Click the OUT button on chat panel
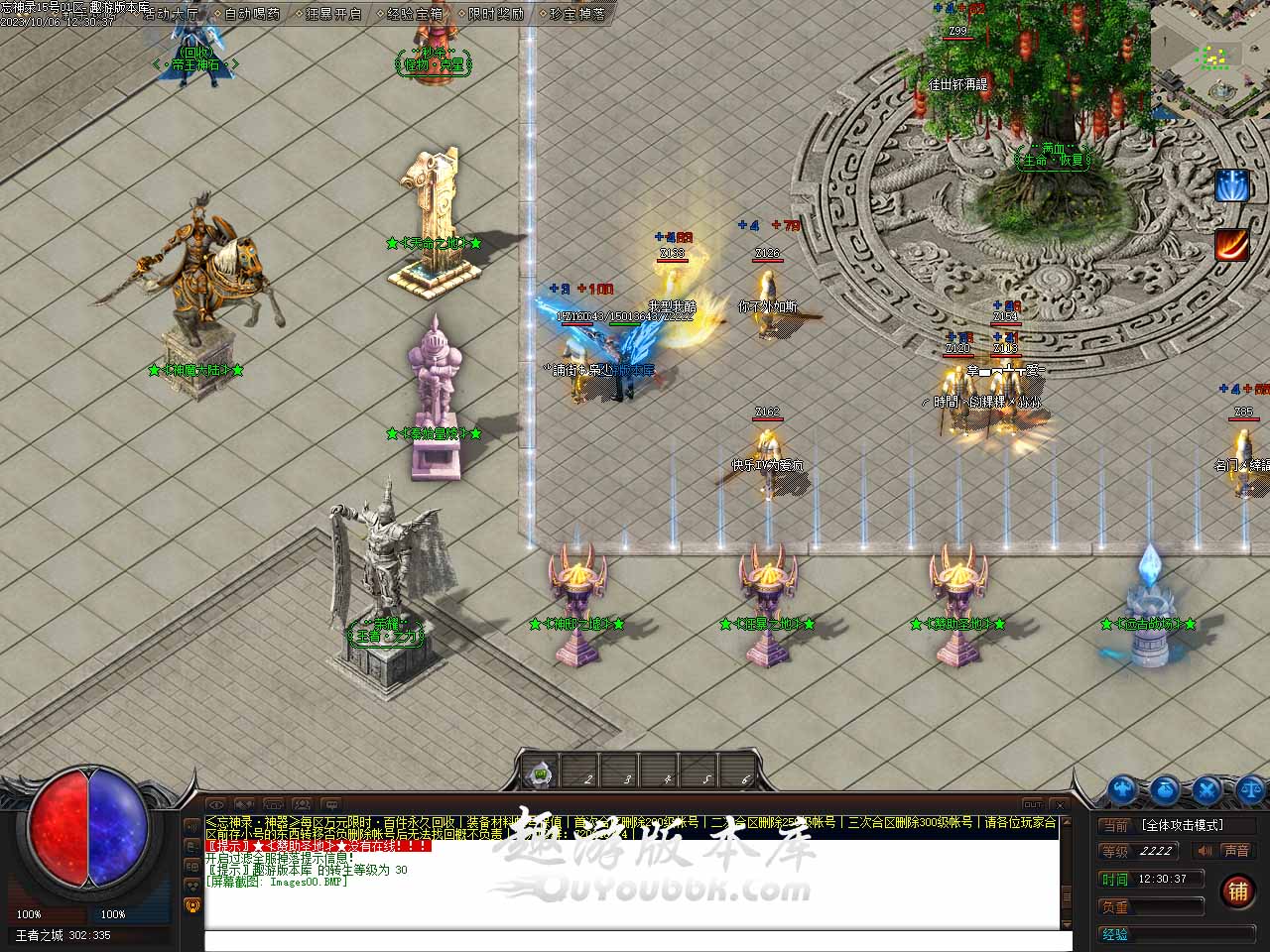 [x=1032, y=804]
